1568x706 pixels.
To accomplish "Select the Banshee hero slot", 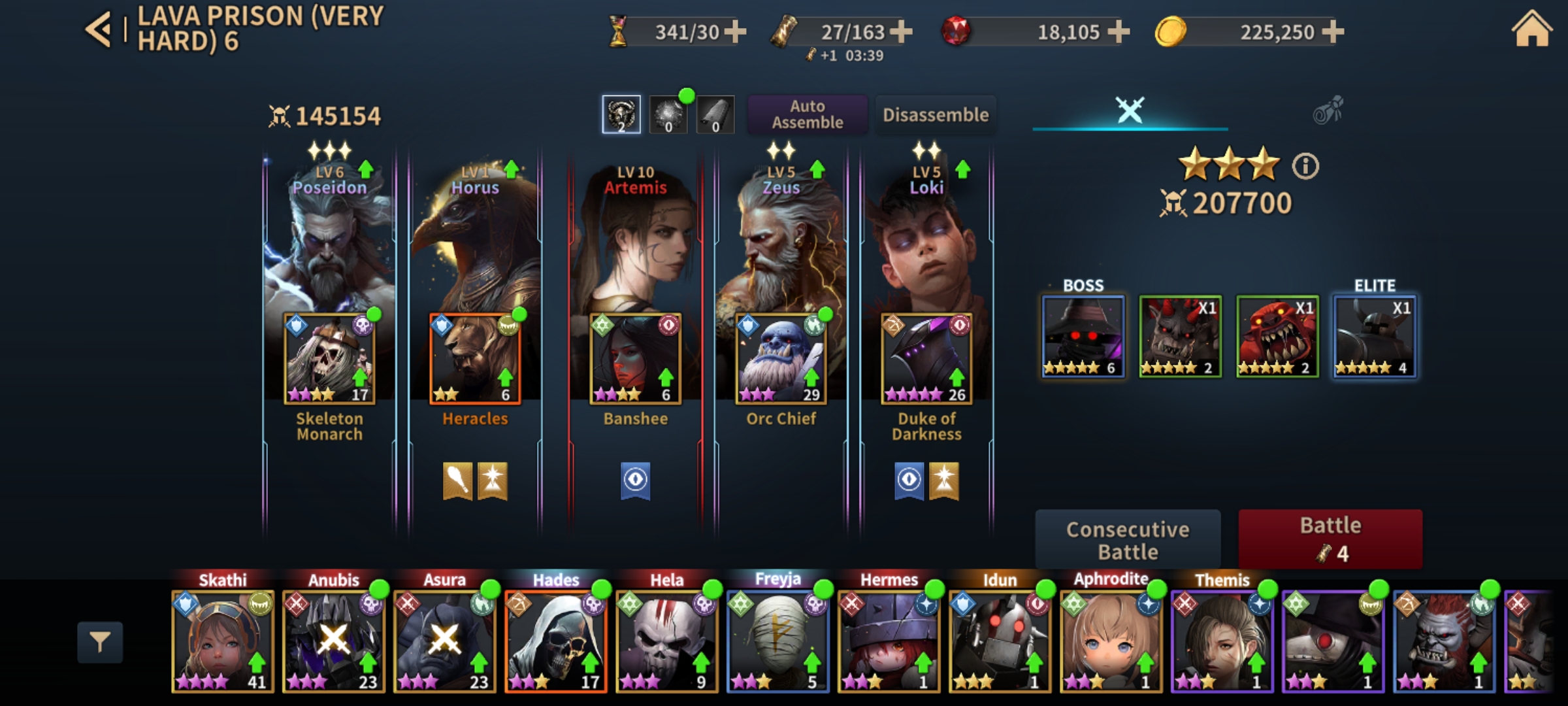I will tap(635, 358).
